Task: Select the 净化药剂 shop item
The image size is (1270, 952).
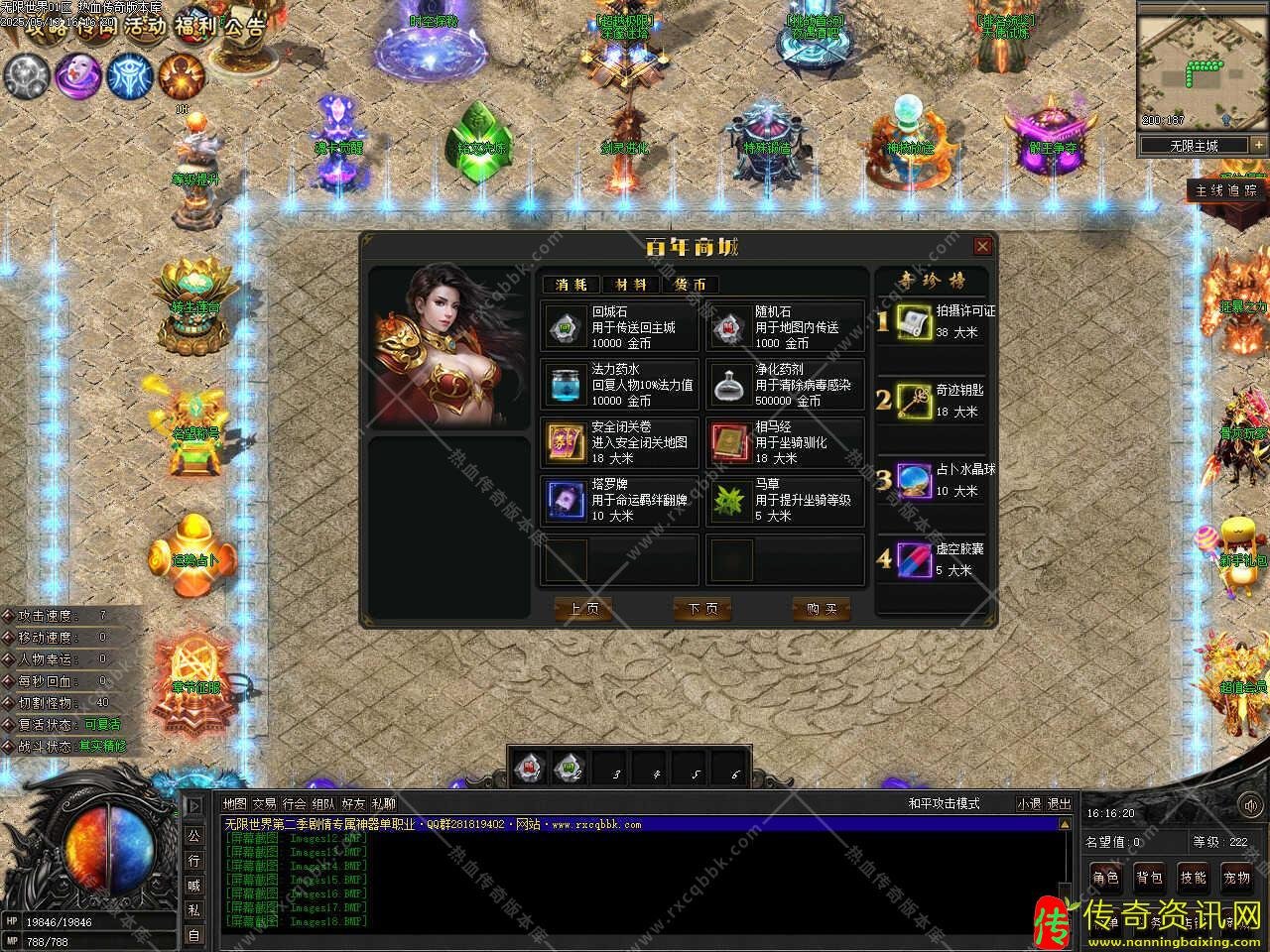Action: pos(785,385)
